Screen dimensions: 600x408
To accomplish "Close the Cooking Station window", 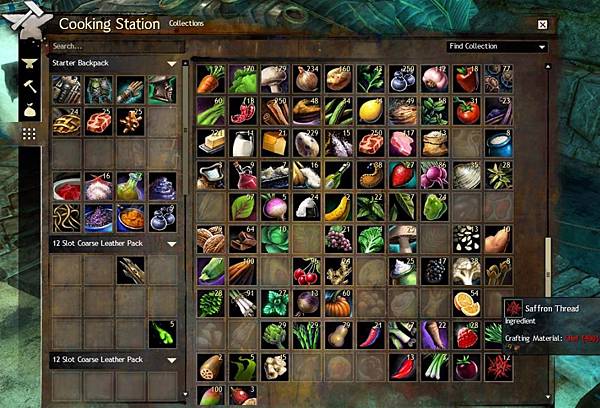I will click(x=542, y=24).
